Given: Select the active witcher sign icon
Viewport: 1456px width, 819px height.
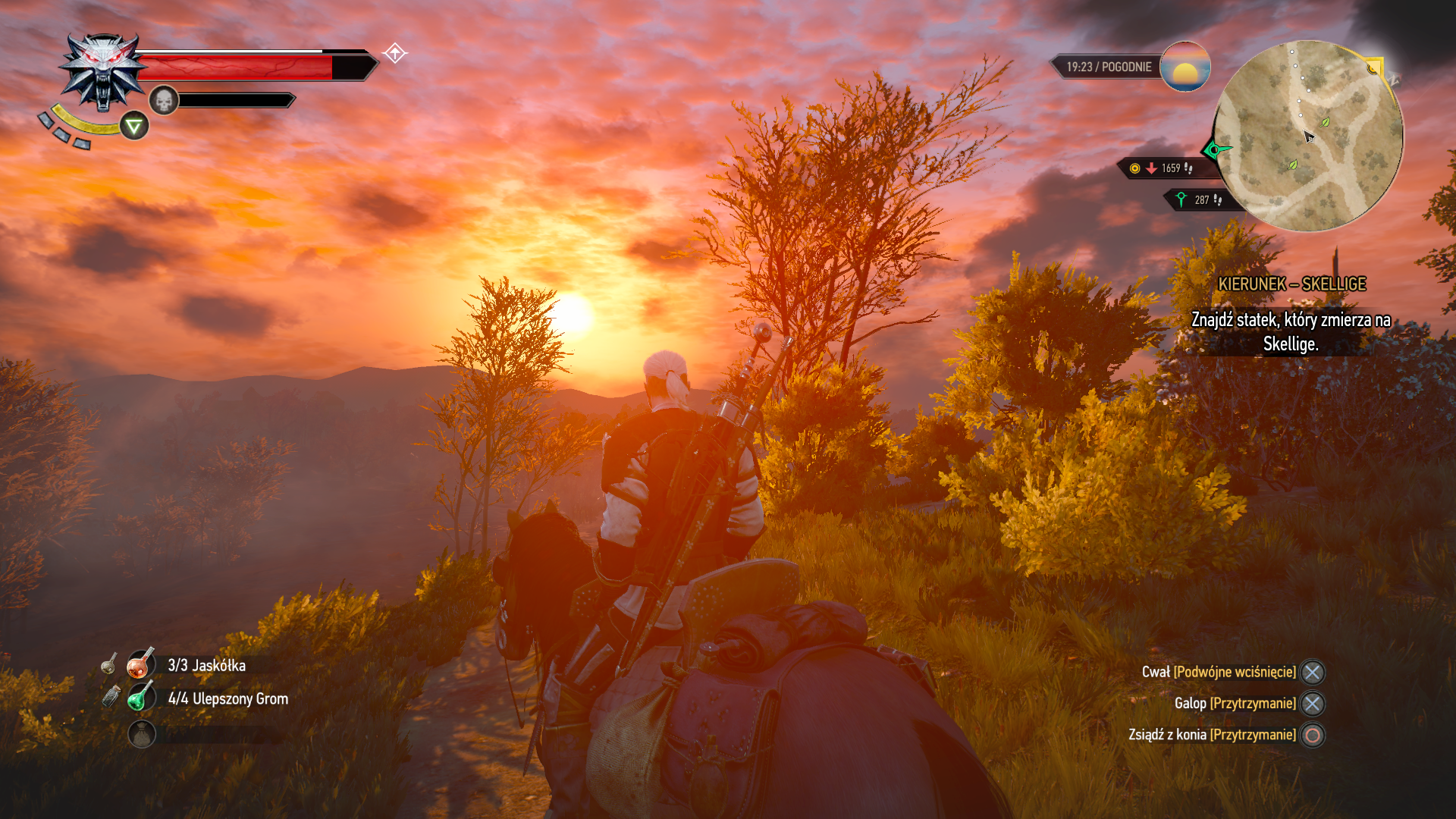Looking at the screenshot, I should [x=134, y=126].
